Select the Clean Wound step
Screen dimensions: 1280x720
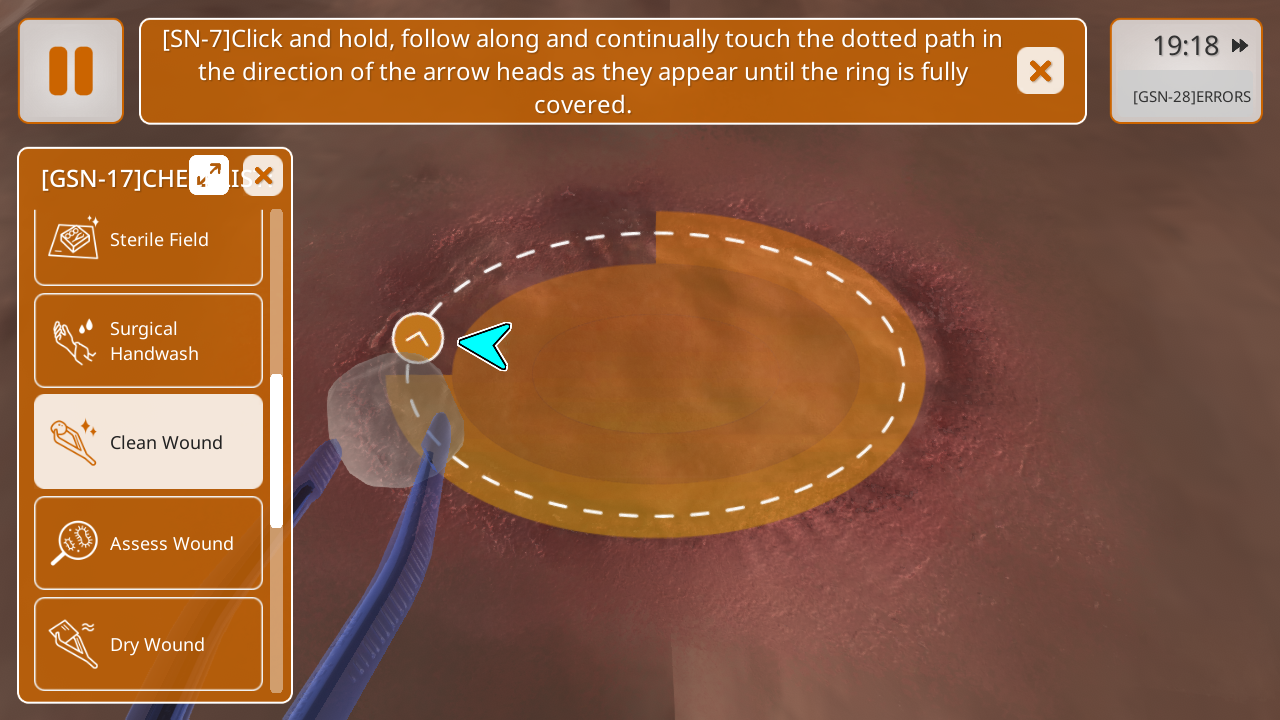(148, 442)
